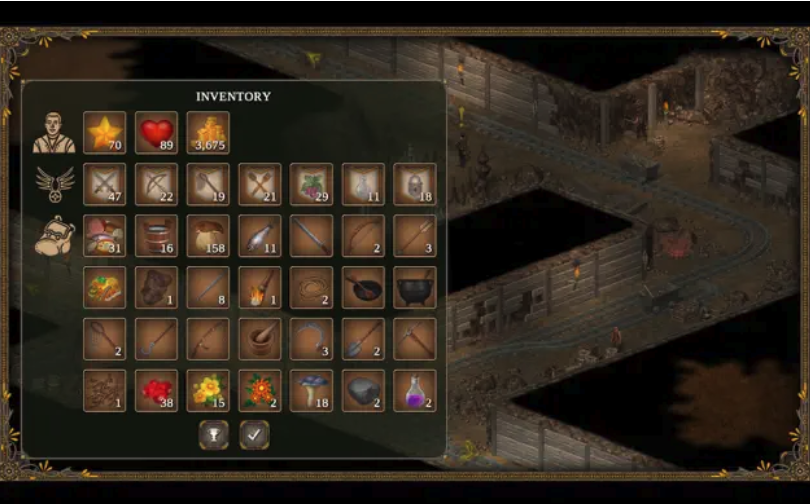Open the trophy cup button

coord(213,434)
